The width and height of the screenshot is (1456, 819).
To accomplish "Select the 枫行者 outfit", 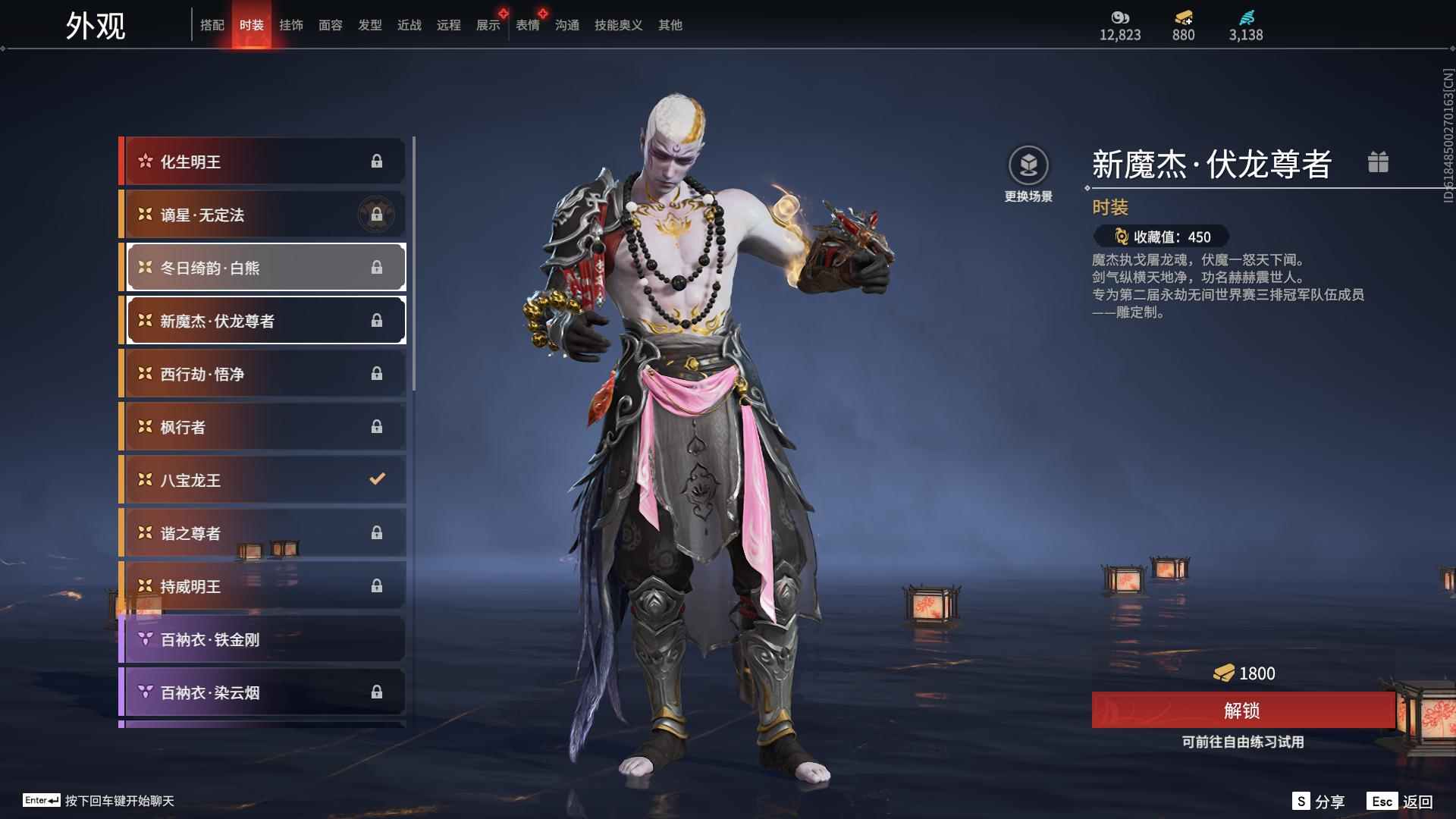I will 263,427.
